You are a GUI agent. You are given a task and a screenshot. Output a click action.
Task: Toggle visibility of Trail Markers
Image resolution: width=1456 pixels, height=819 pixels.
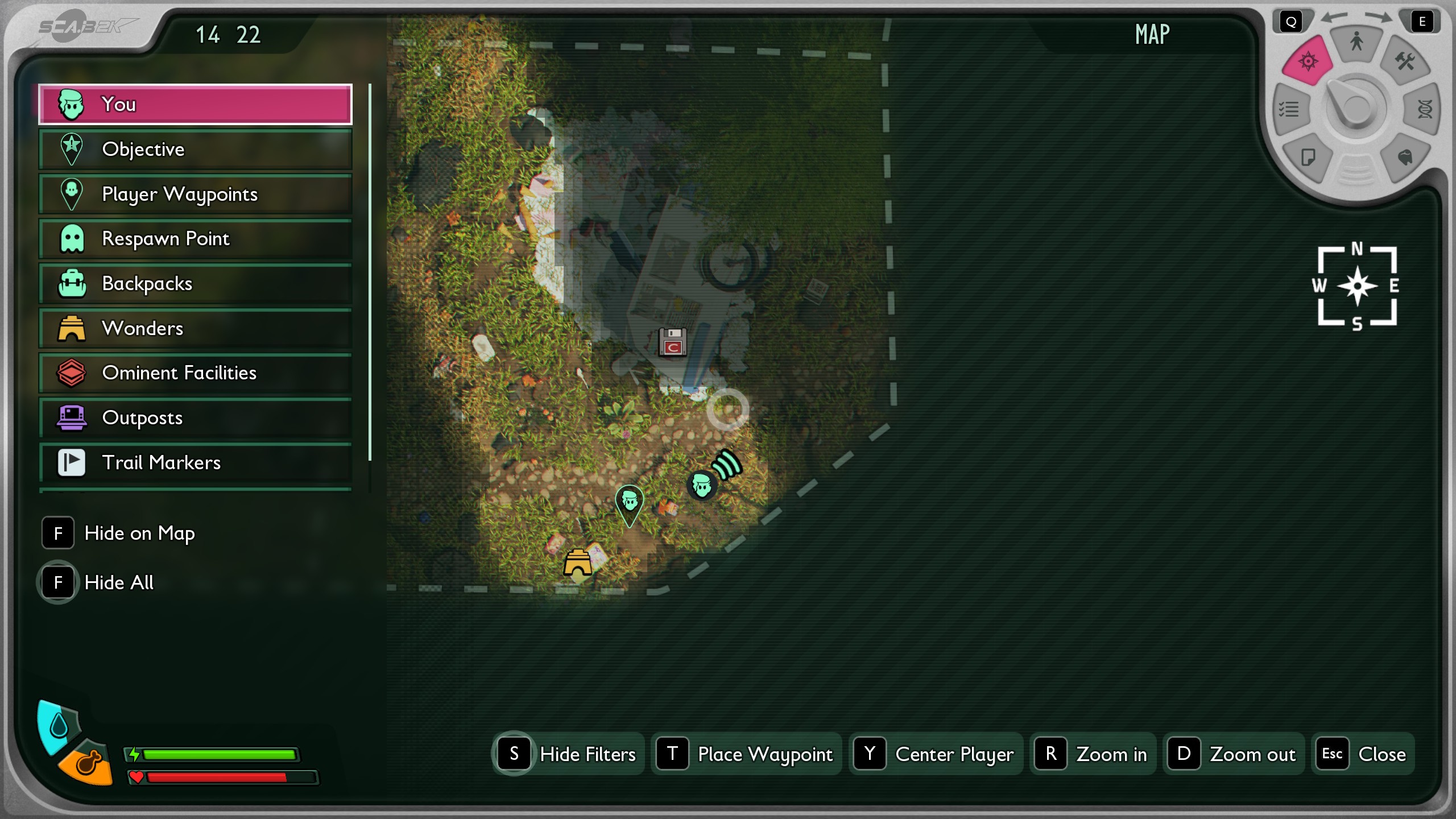195,462
